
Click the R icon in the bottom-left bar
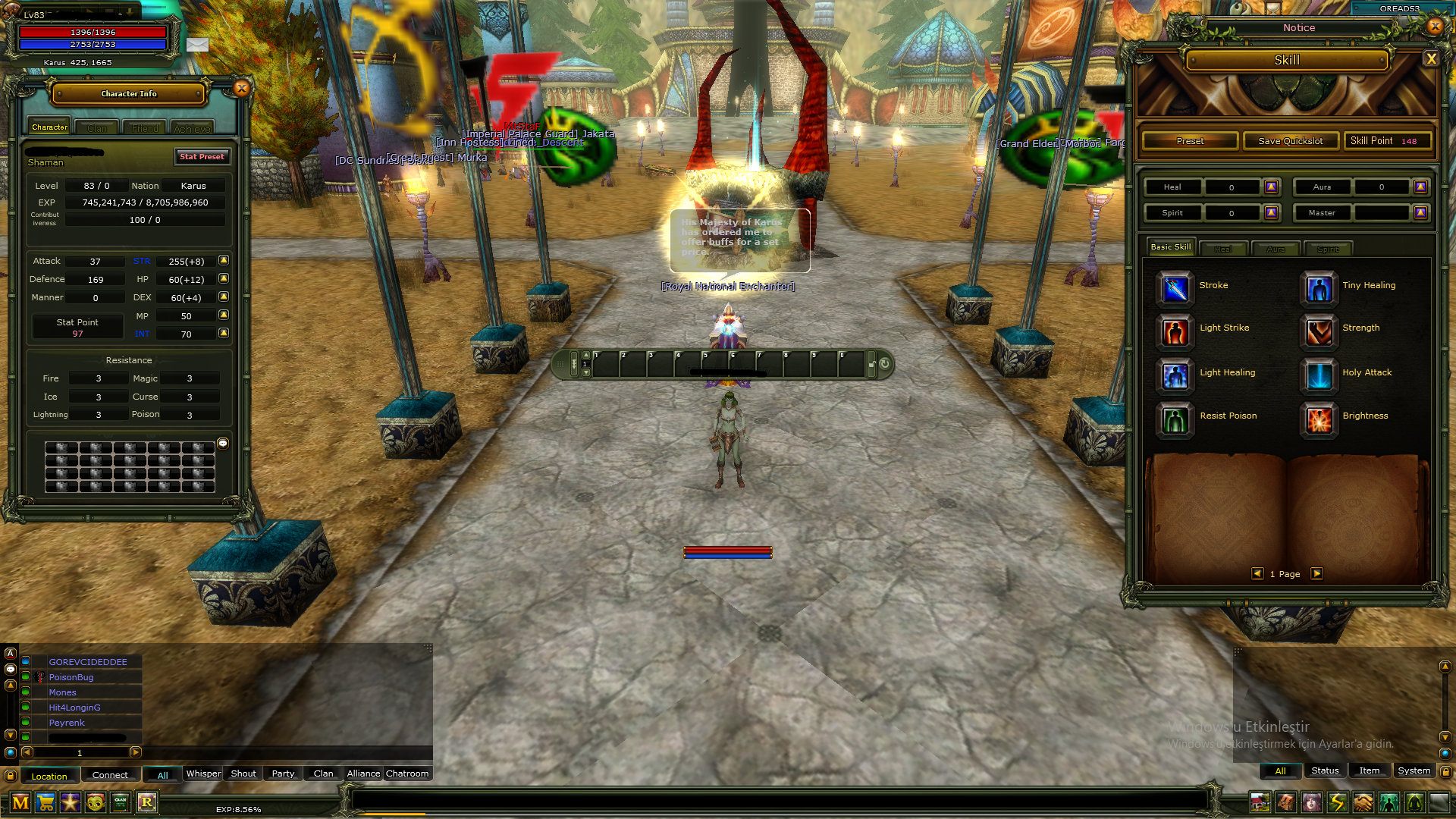point(147,802)
